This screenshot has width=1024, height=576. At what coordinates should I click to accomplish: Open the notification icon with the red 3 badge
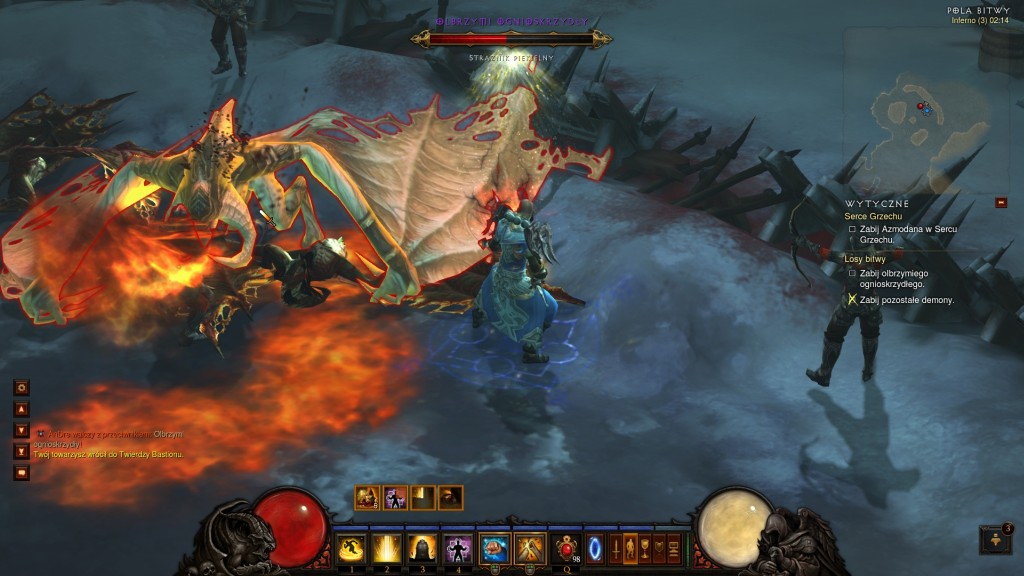point(996,539)
